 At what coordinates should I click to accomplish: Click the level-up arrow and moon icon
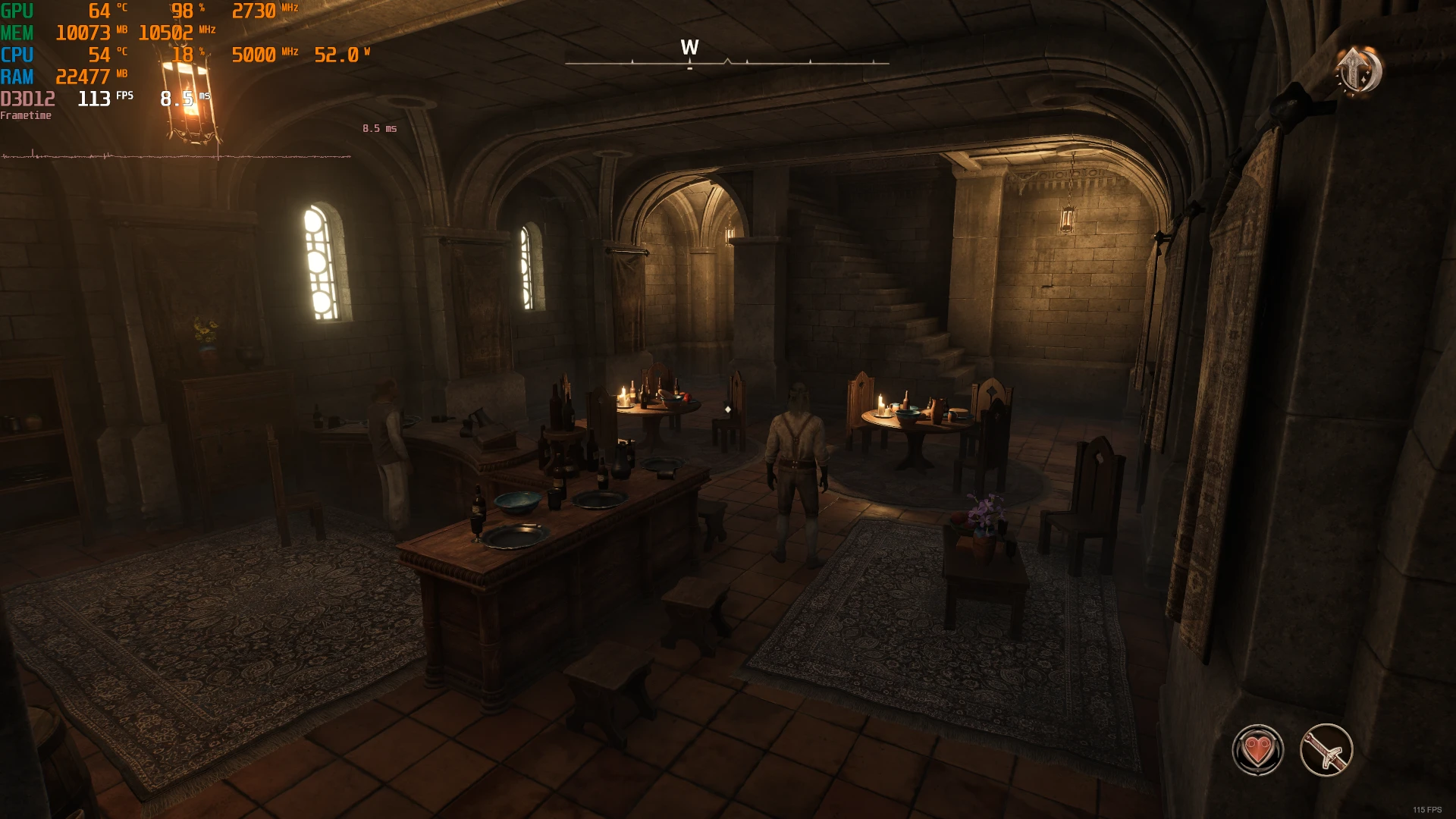[1359, 71]
